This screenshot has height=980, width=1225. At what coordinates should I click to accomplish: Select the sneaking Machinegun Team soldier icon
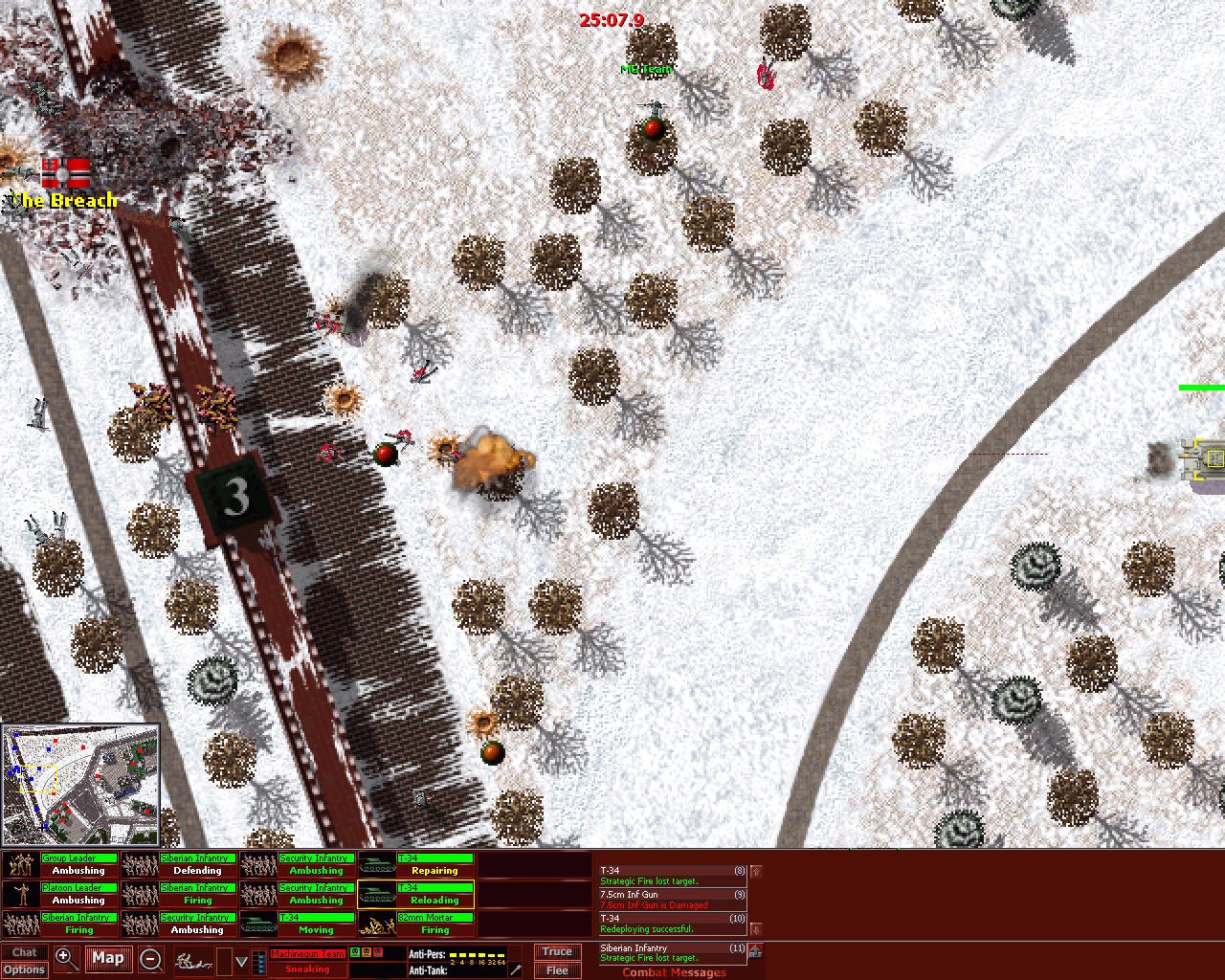pyautogui.click(x=191, y=961)
